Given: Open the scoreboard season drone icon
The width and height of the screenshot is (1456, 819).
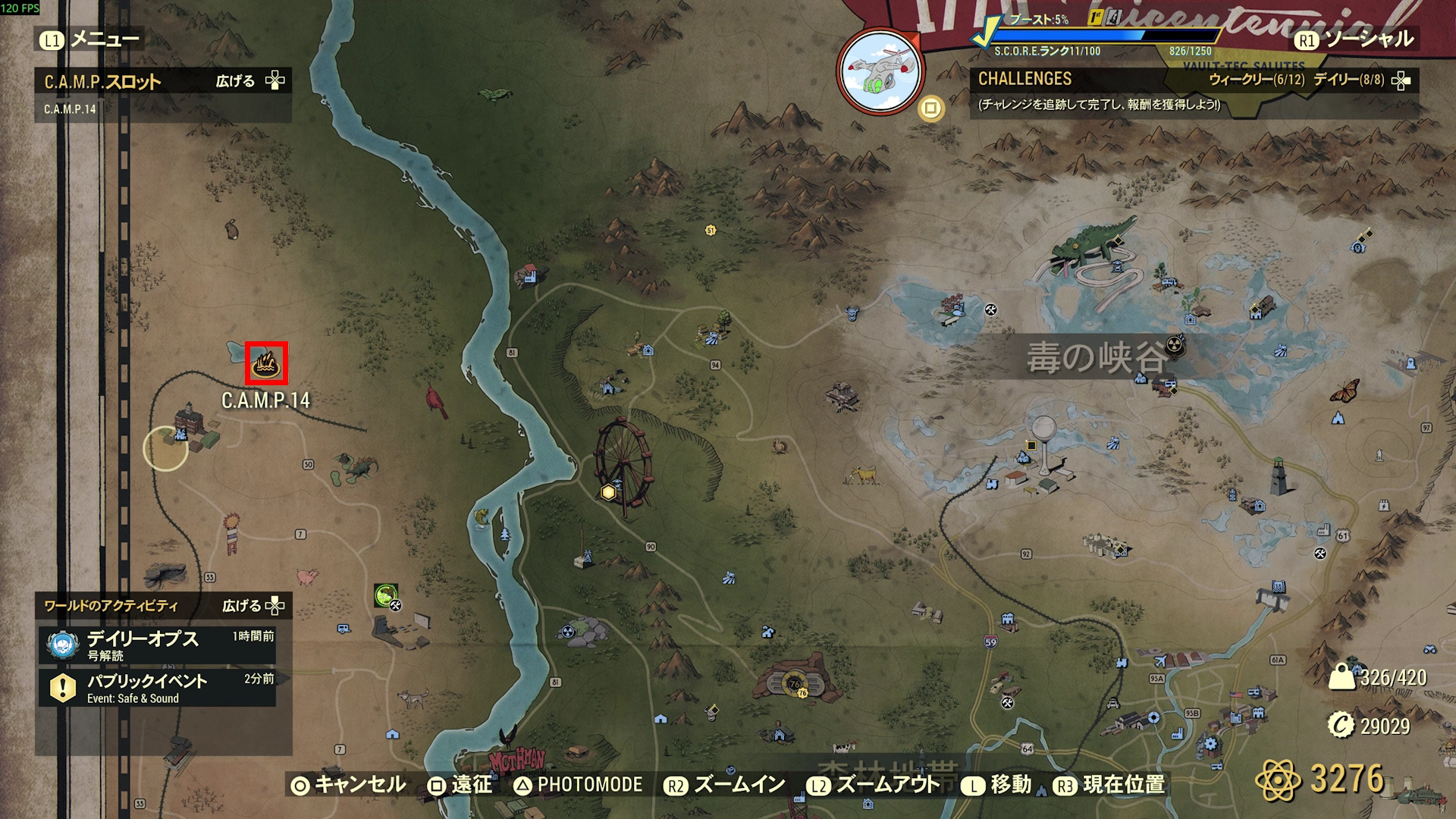Looking at the screenshot, I should [x=880, y=71].
